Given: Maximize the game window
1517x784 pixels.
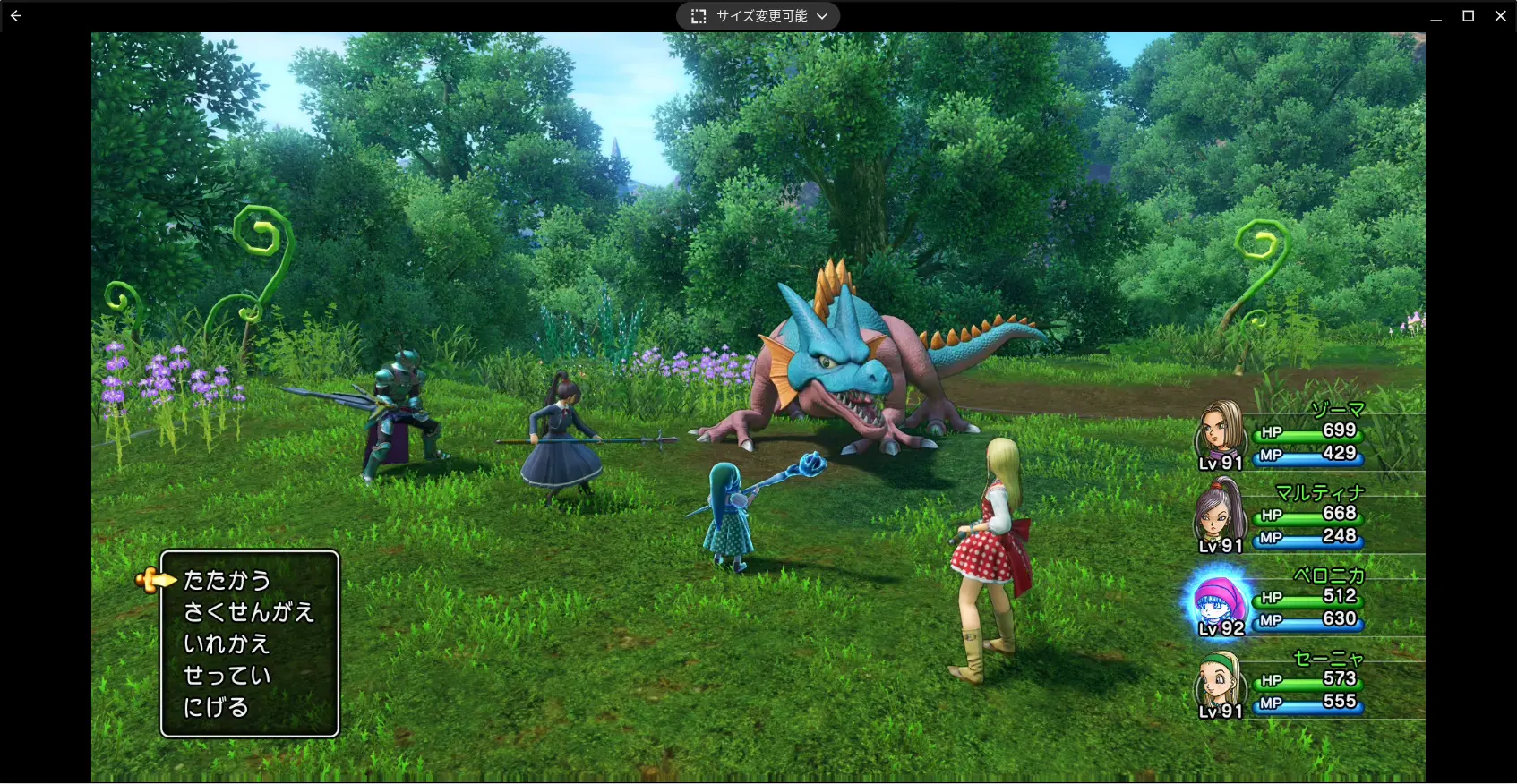Looking at the screenshot, I should [x=1469, y=16].
